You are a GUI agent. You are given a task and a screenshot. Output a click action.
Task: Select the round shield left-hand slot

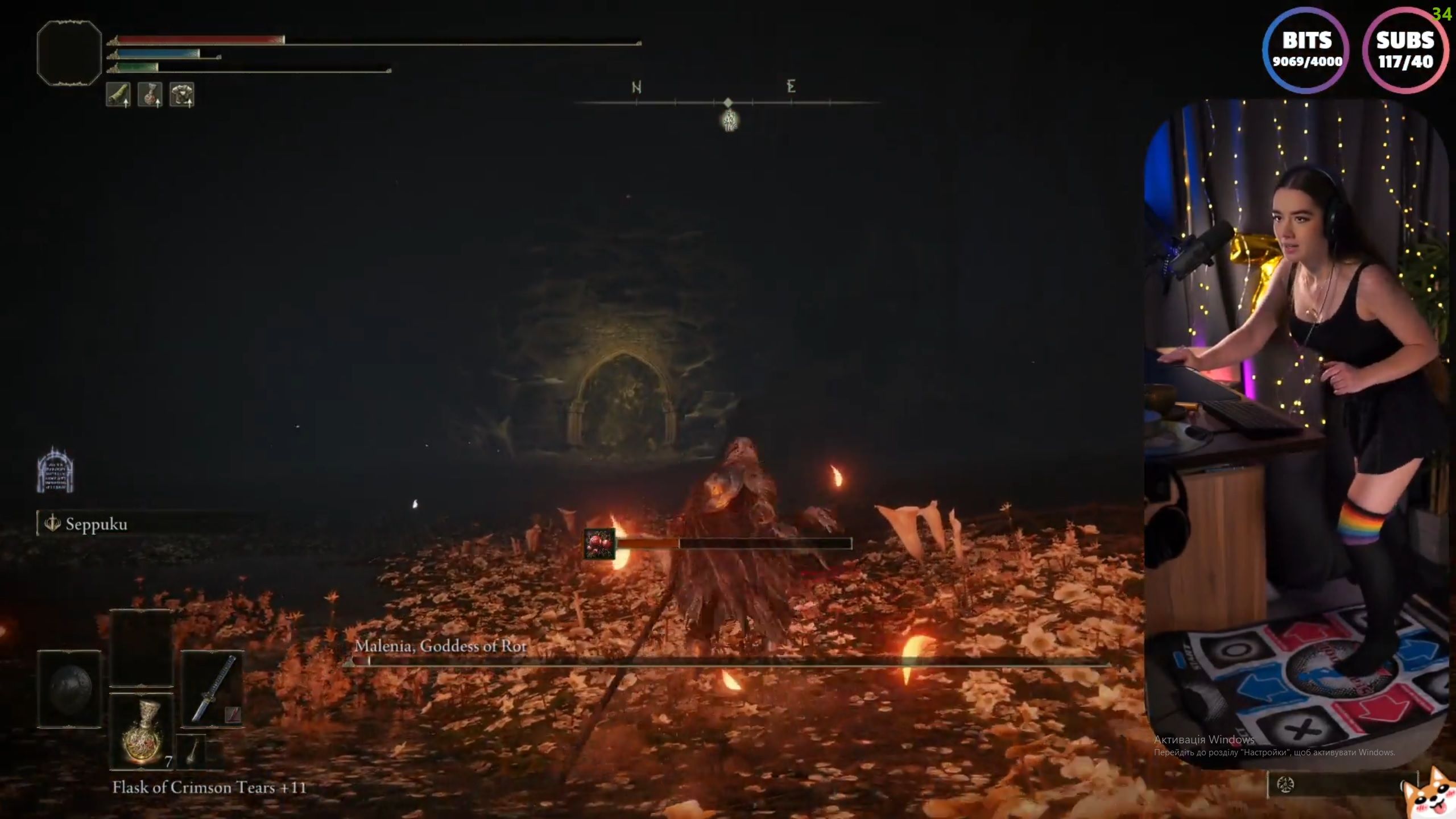(69, 689)
